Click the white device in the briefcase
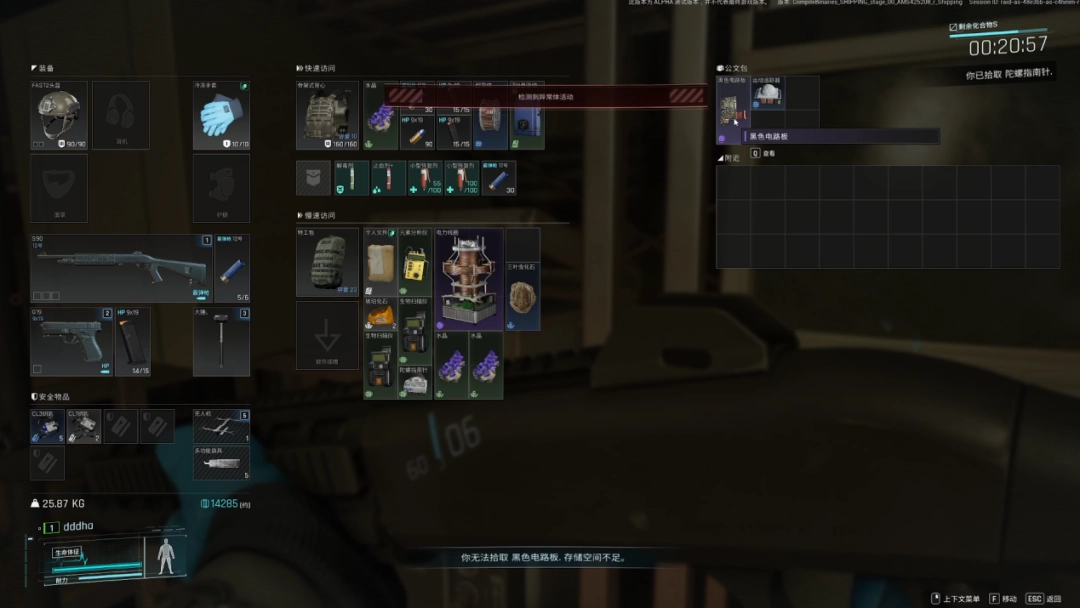This screenshot has width=1080, height=608. (x=768, y=94)
